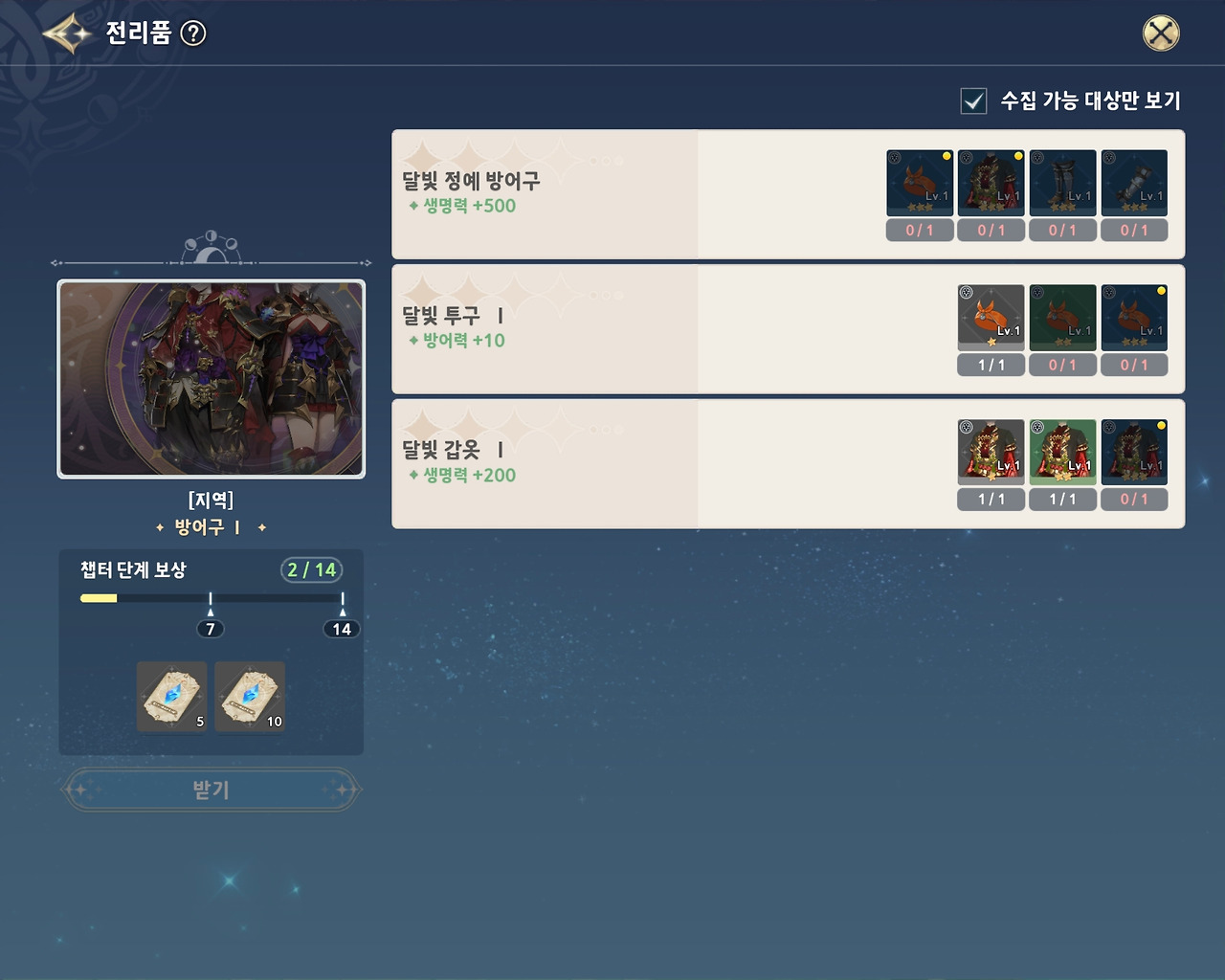Click the [지역] region preview image
The width and height of the screenshot is (1225, 980).
click(211, 378)
